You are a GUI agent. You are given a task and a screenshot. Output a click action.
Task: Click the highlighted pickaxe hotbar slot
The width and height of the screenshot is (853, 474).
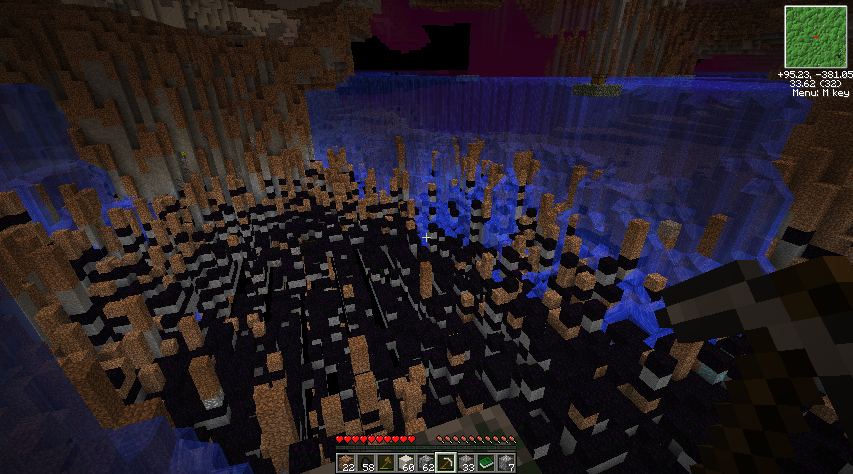click(447, 462)
